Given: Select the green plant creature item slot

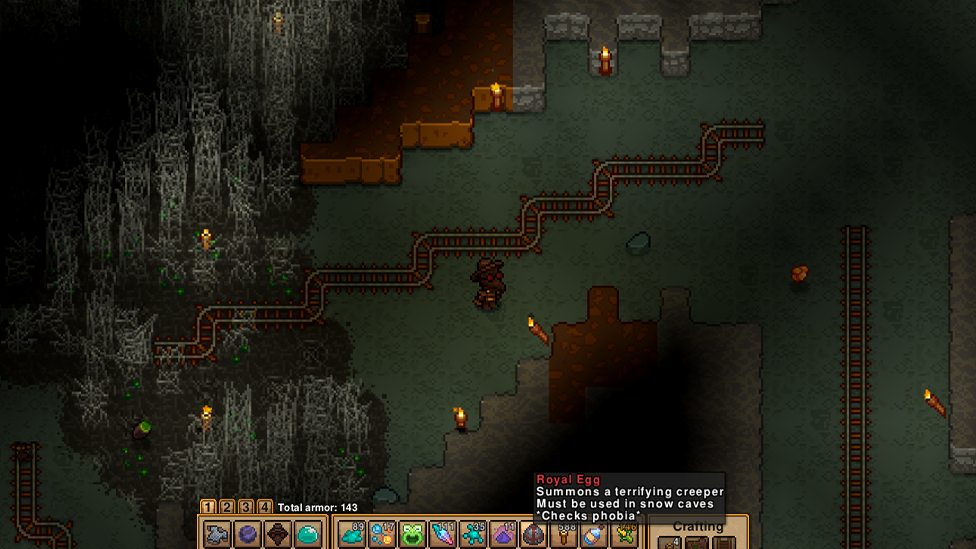Looking at the screenshot, I should point(625,535).
